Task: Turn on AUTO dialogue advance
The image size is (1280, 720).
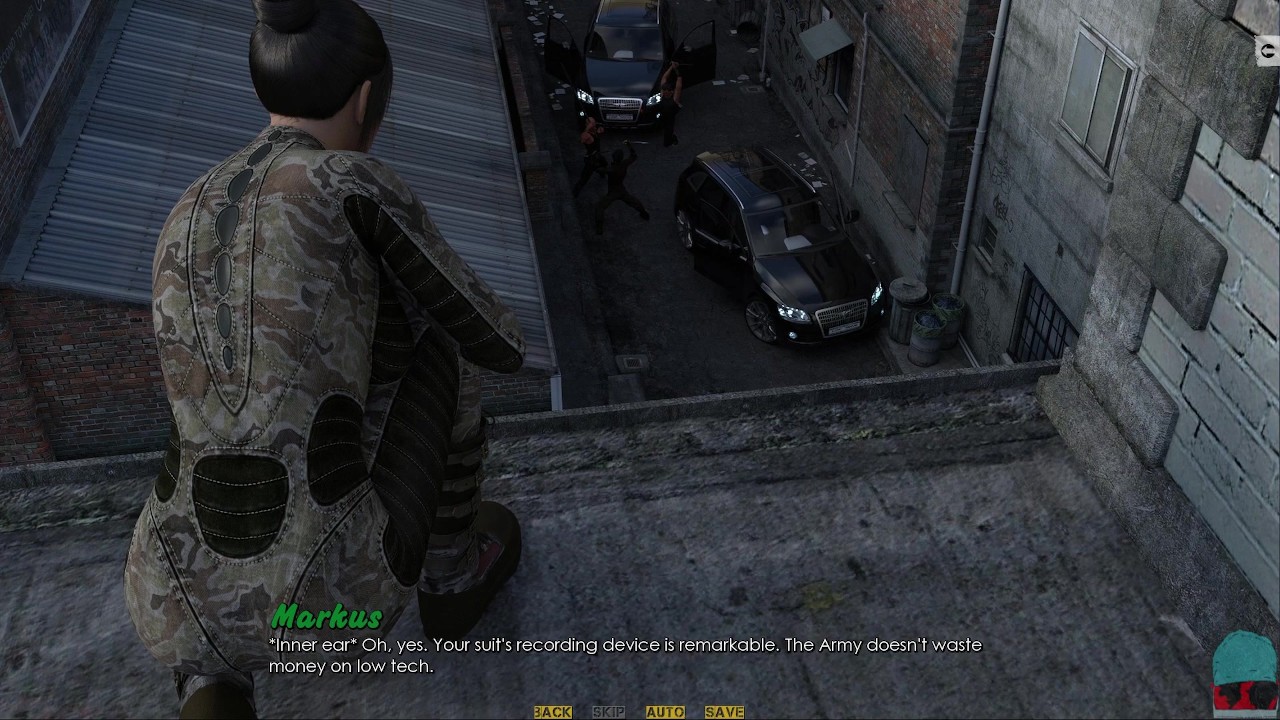Action: click(x=665, y=712)
